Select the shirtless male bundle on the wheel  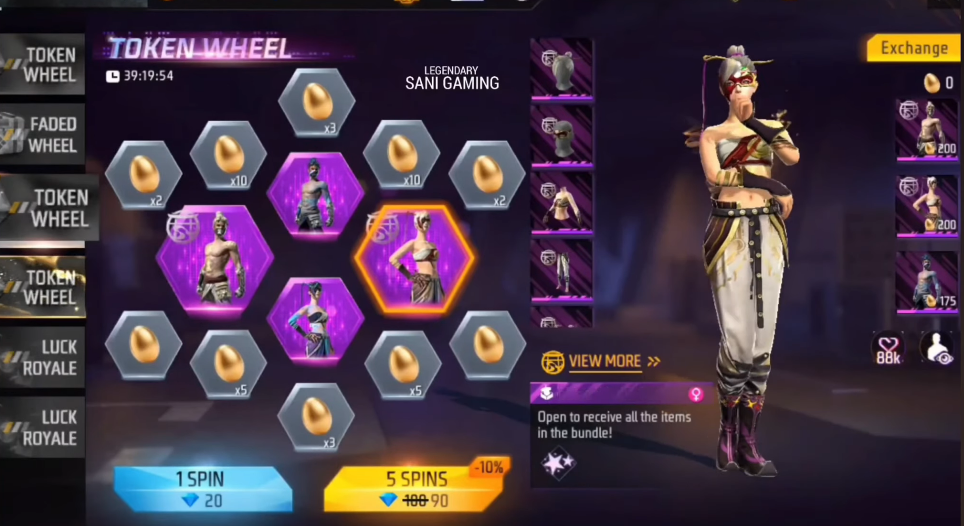[215, 258]
